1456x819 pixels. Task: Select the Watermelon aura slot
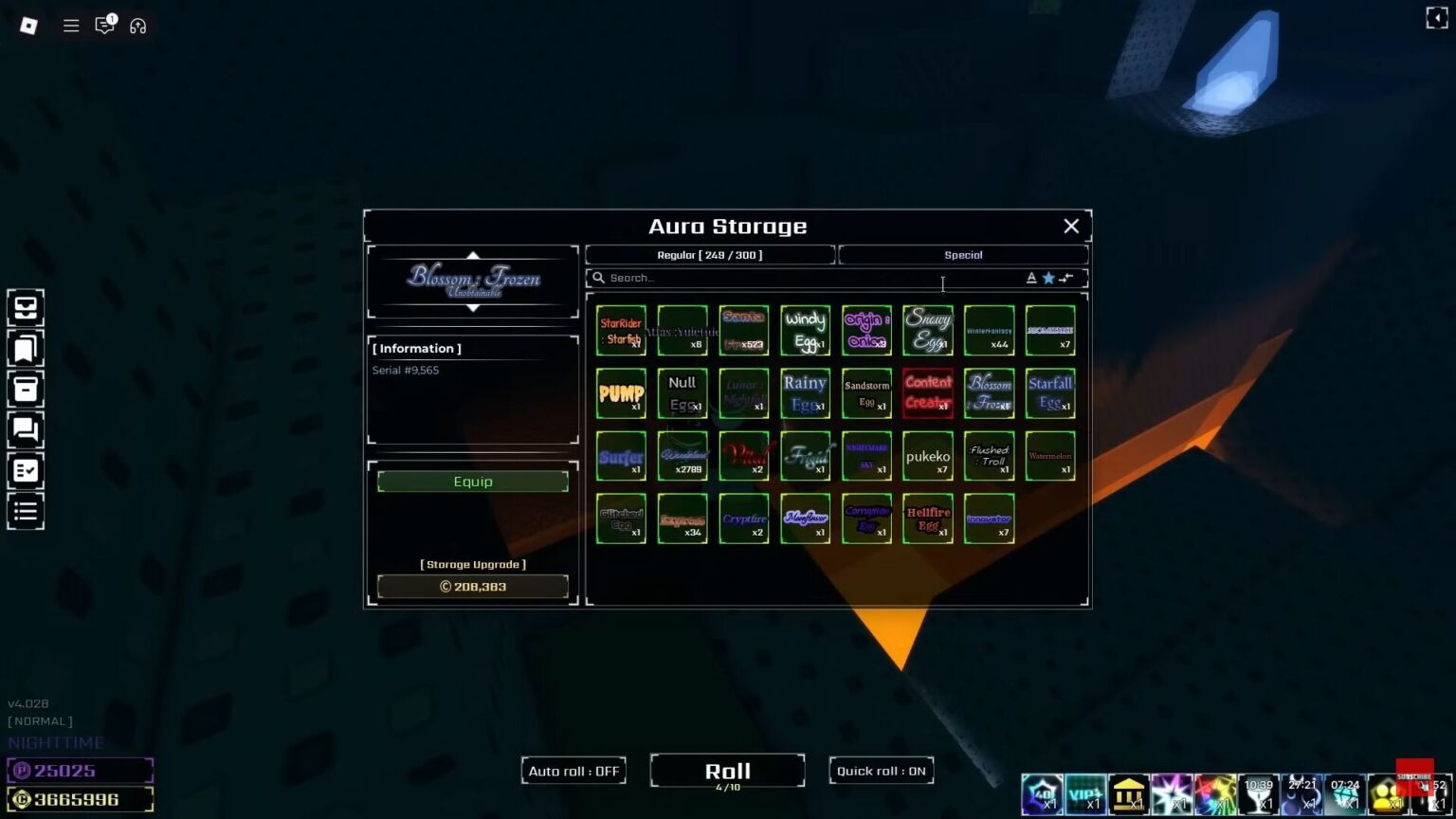[x=1050, y=456]
